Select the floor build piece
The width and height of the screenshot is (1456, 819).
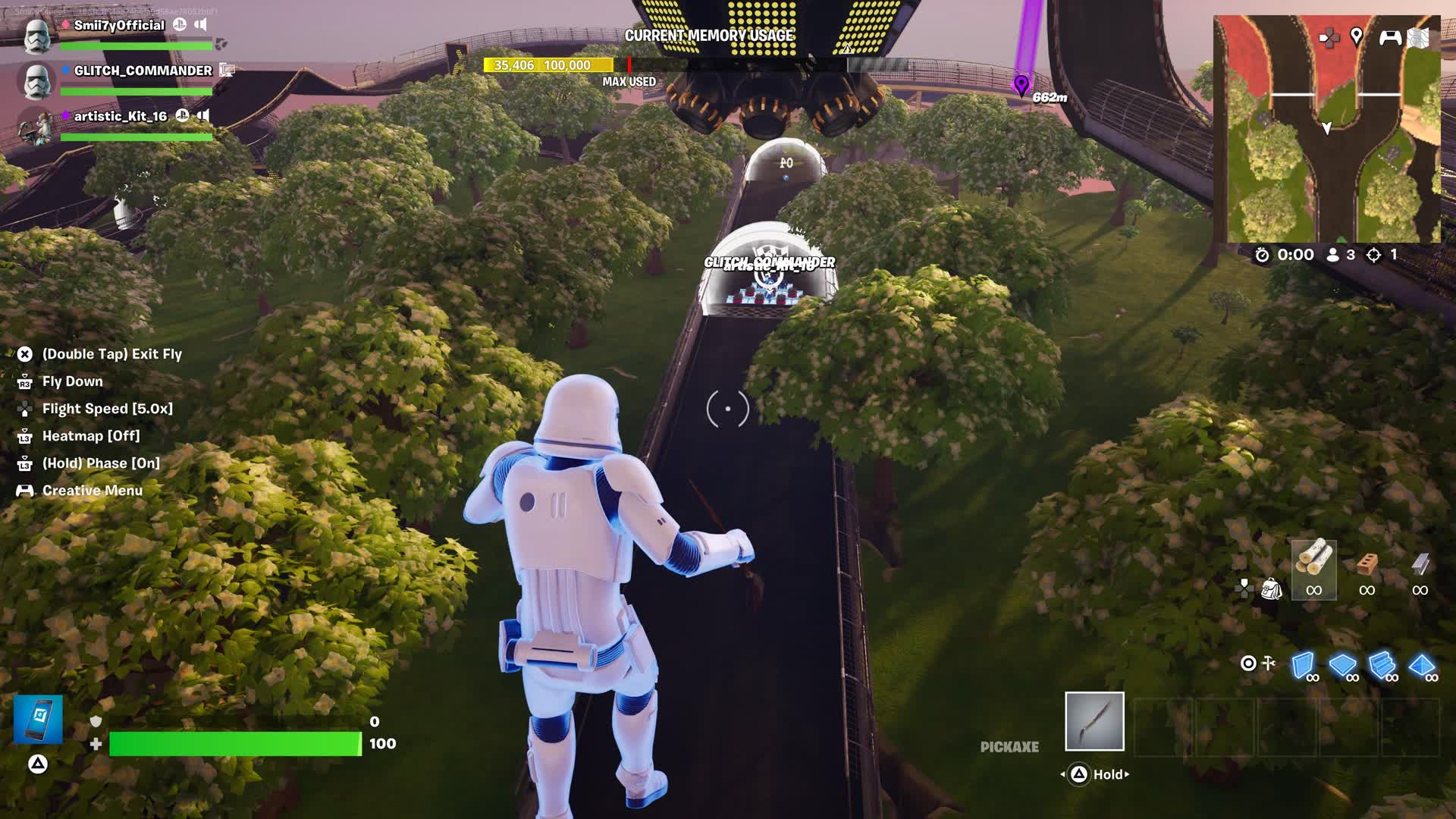1342,666
